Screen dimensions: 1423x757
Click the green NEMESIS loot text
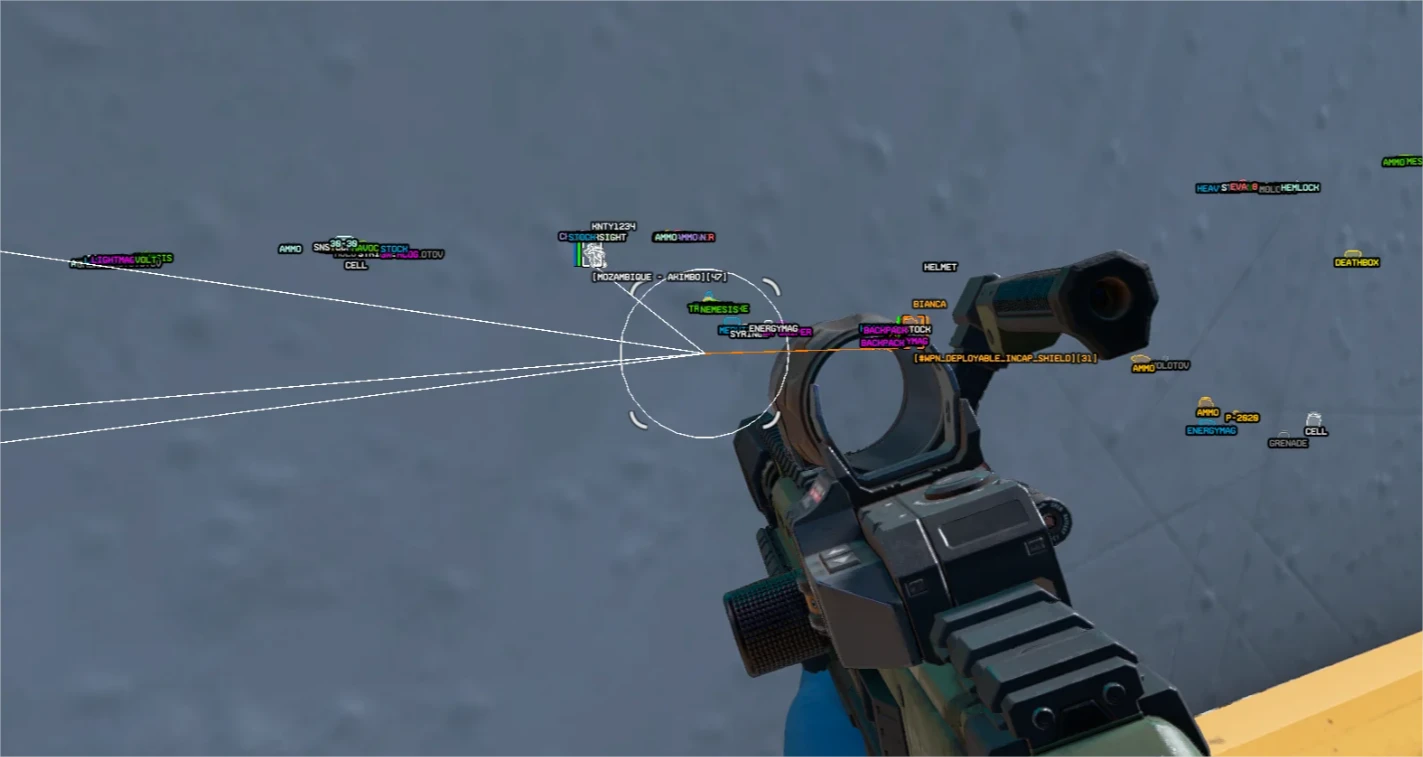717,308
